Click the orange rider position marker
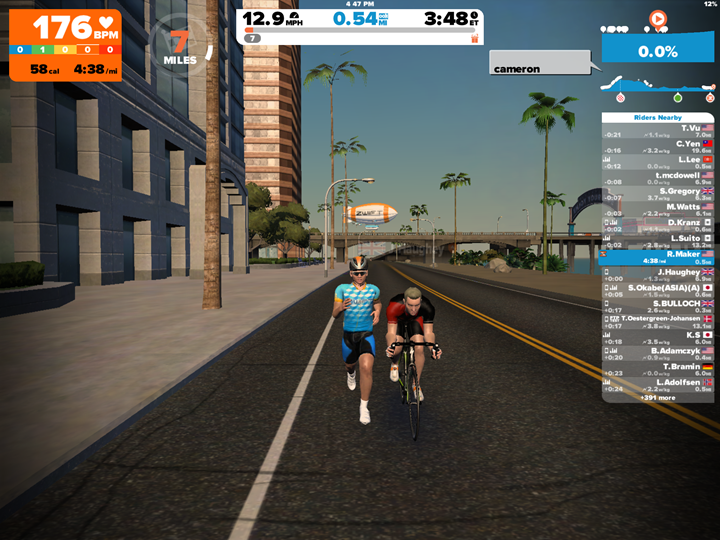 [x=657, y=18]
